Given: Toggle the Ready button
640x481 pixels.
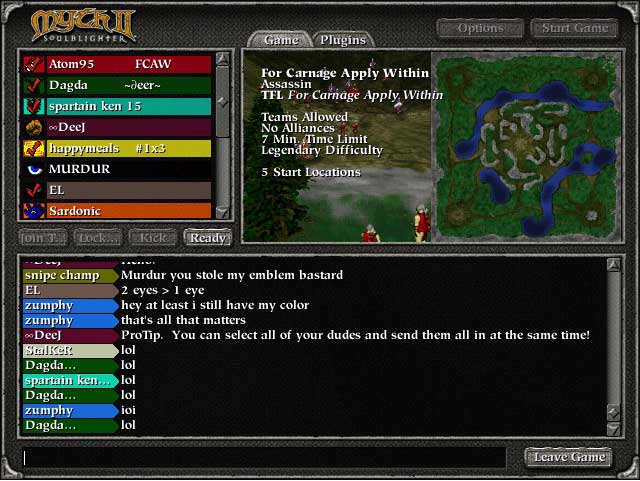Looking at the screenshot, I should [x=207, y=238].
